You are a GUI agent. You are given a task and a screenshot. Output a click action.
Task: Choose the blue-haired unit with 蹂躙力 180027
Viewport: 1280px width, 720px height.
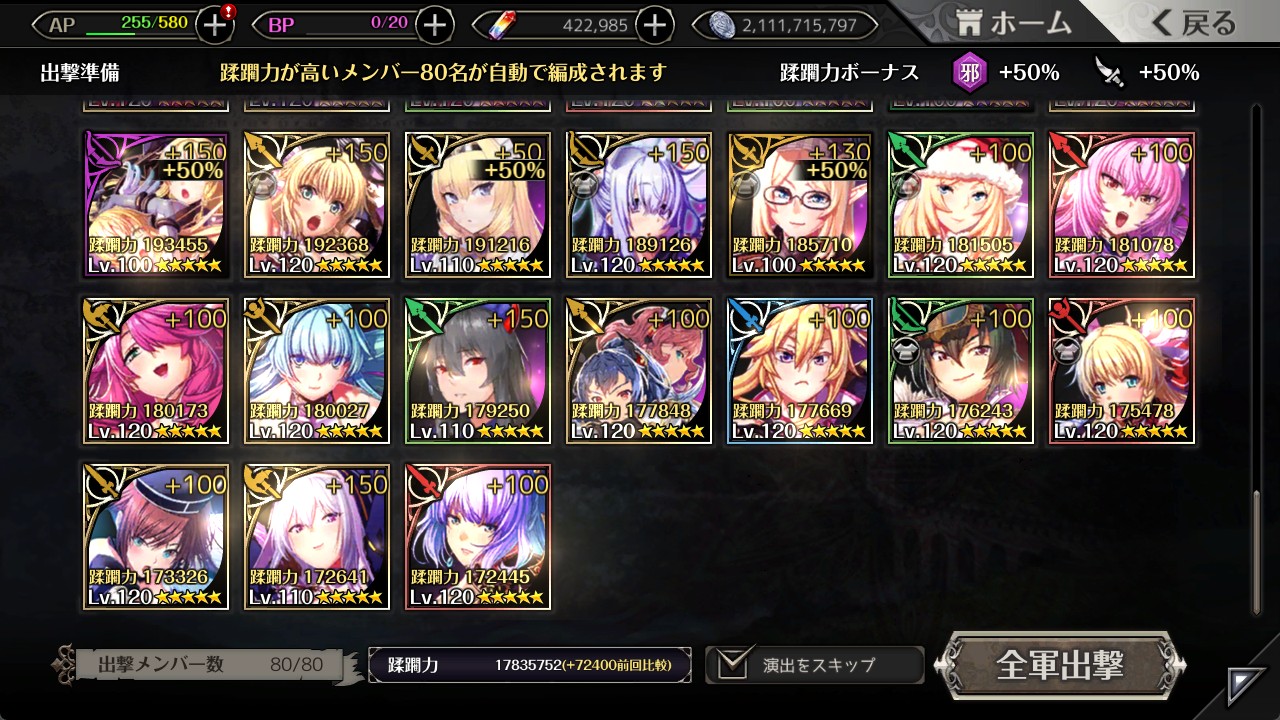pyautogui.click(x=317, y=371)
